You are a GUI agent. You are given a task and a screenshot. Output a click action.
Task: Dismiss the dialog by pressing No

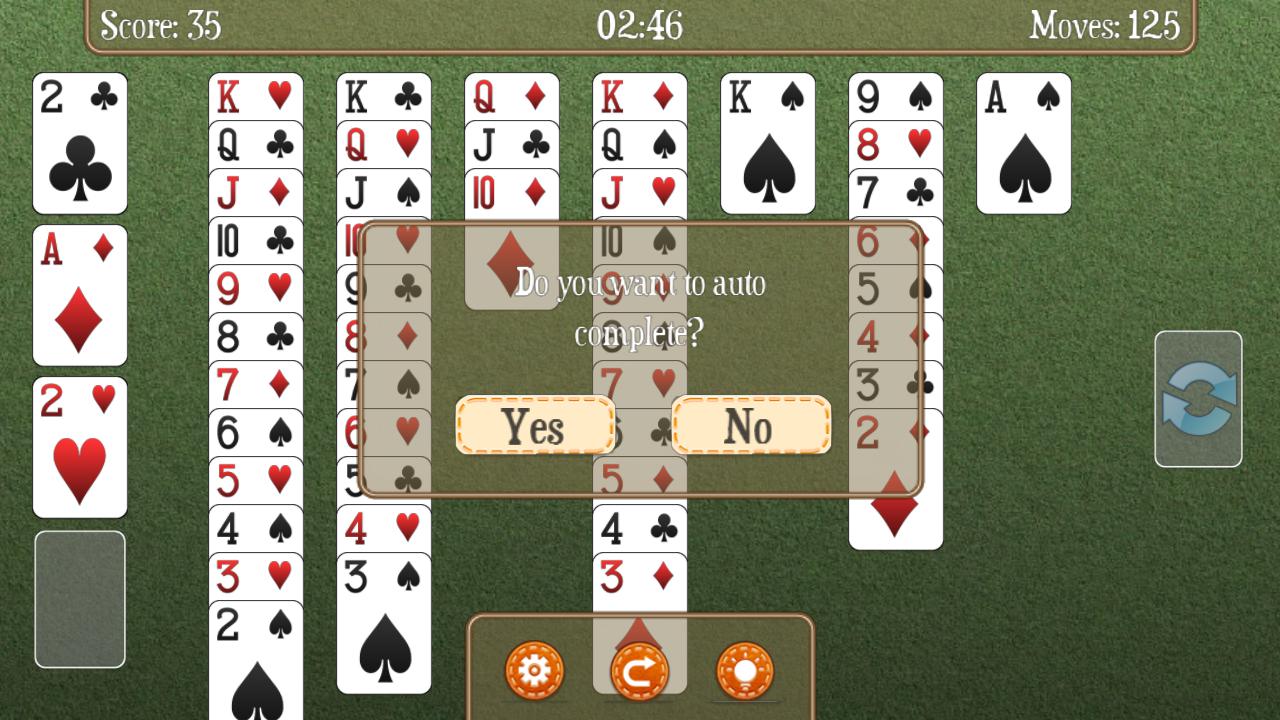click(x=751, y=426)
